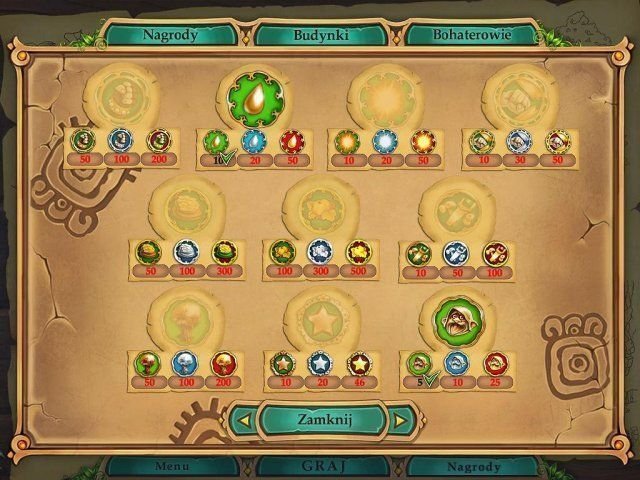
Task: Open the Budynki tab
Action: 320,33
